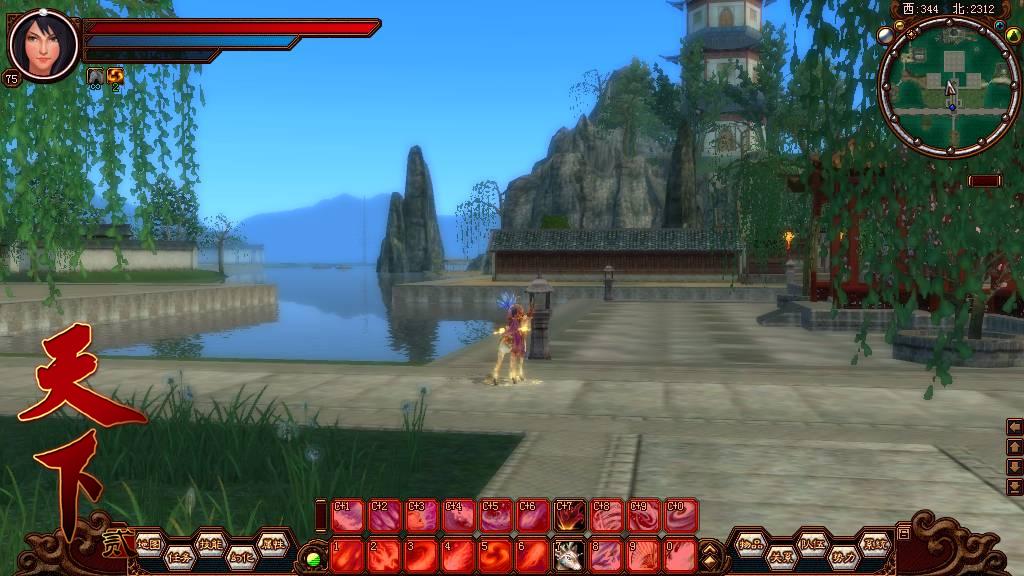Click the 幻化 transformation button
This screenshot has width=1024, height=576.
(240, 558)
